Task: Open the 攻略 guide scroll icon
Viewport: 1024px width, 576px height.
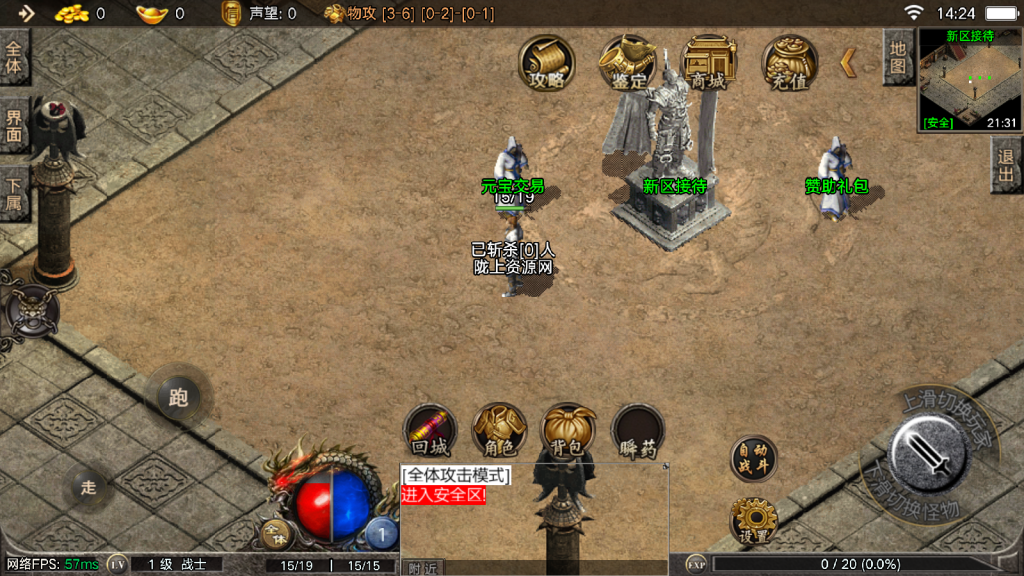Action: tap(547, 64)
